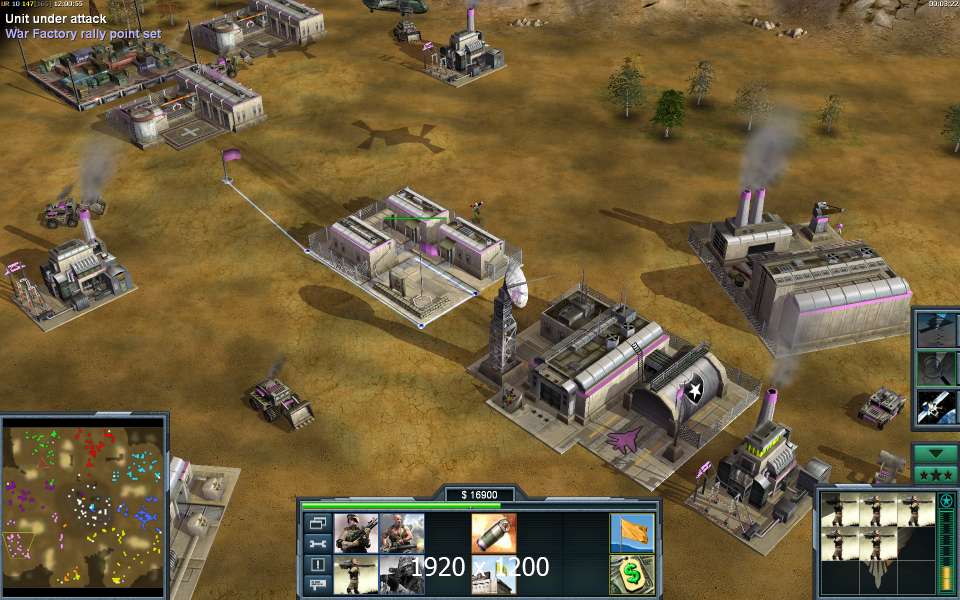The width and height of the screenshot is (960, 600).
Task: Open the three-star general promotions button
Action: pos(935,474)
